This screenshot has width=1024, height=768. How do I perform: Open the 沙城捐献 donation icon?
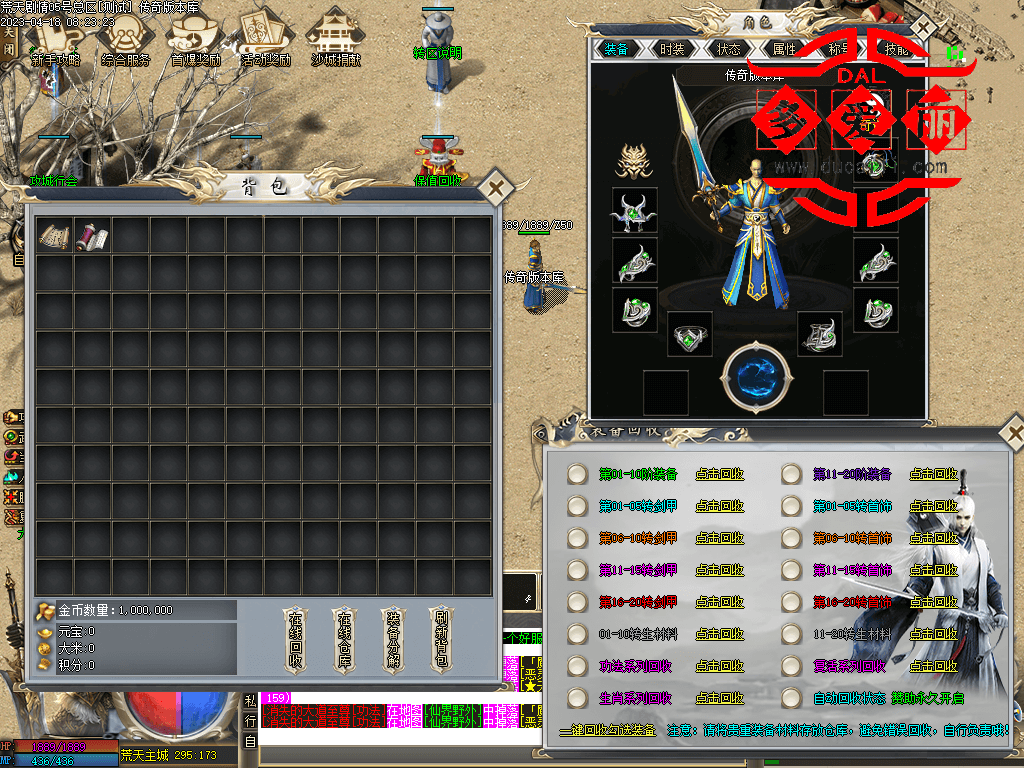335,38
